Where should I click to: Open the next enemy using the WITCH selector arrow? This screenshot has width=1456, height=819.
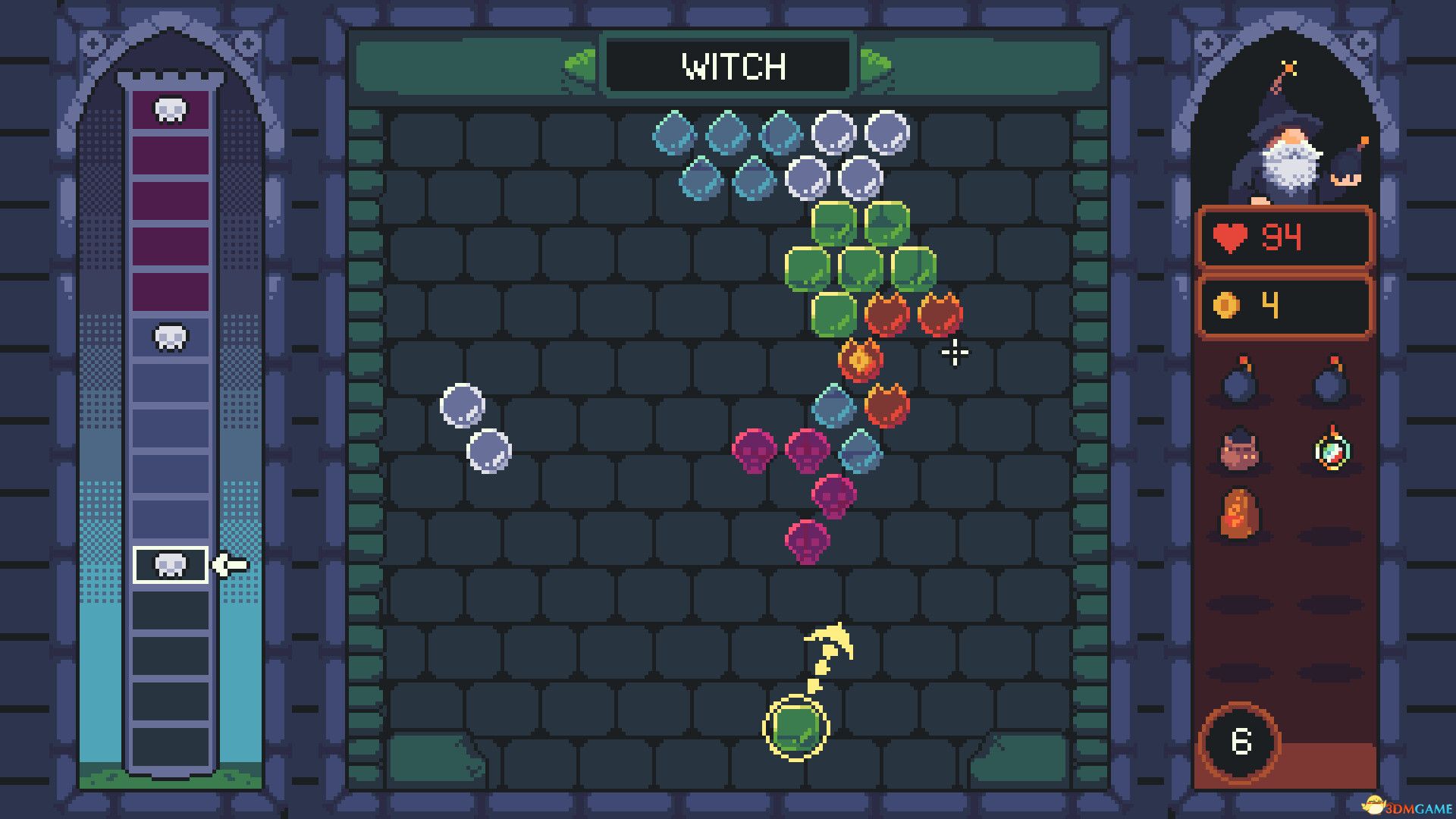point(876,67)
